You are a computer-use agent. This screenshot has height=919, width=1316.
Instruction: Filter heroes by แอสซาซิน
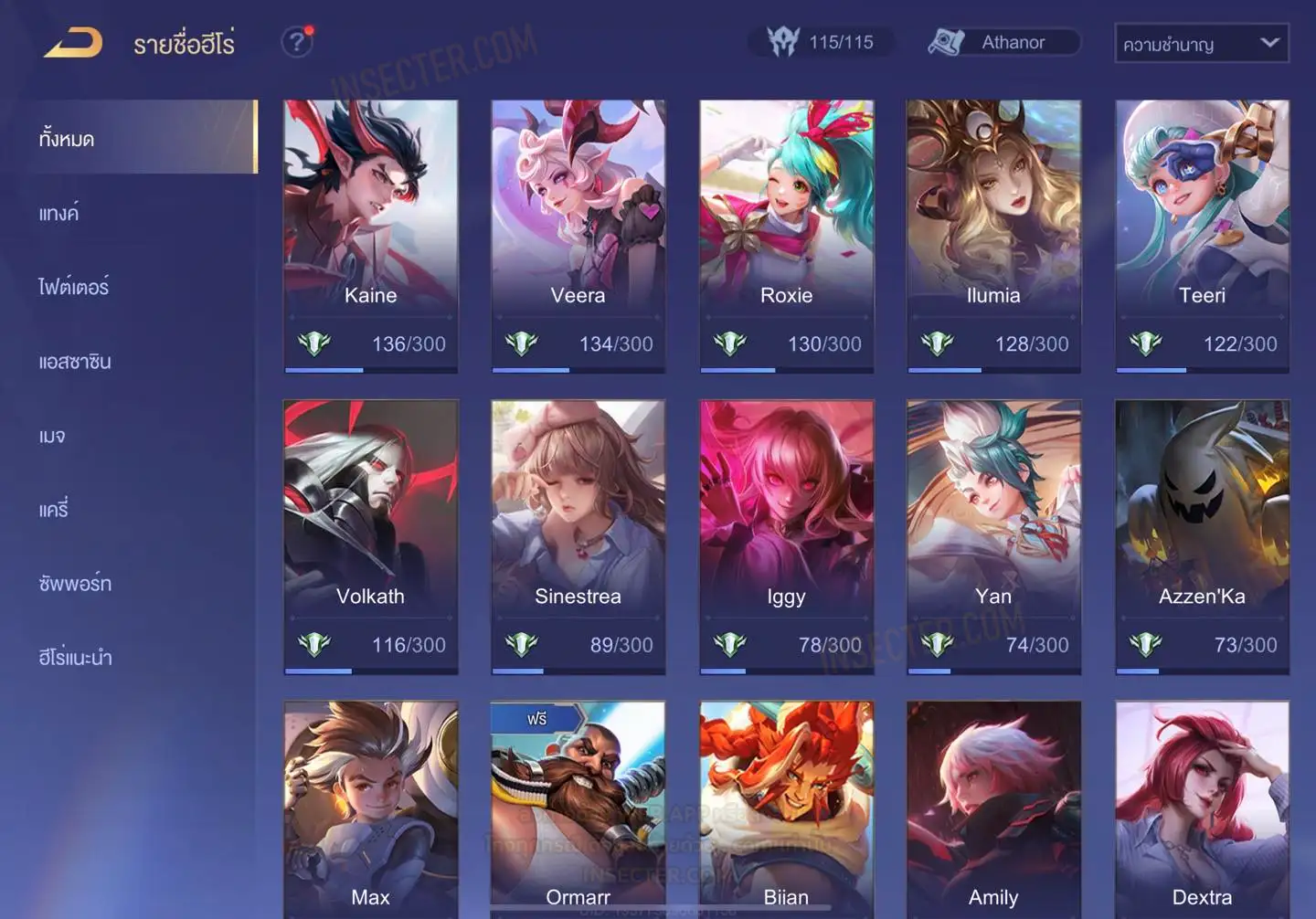tap(75, 362)
